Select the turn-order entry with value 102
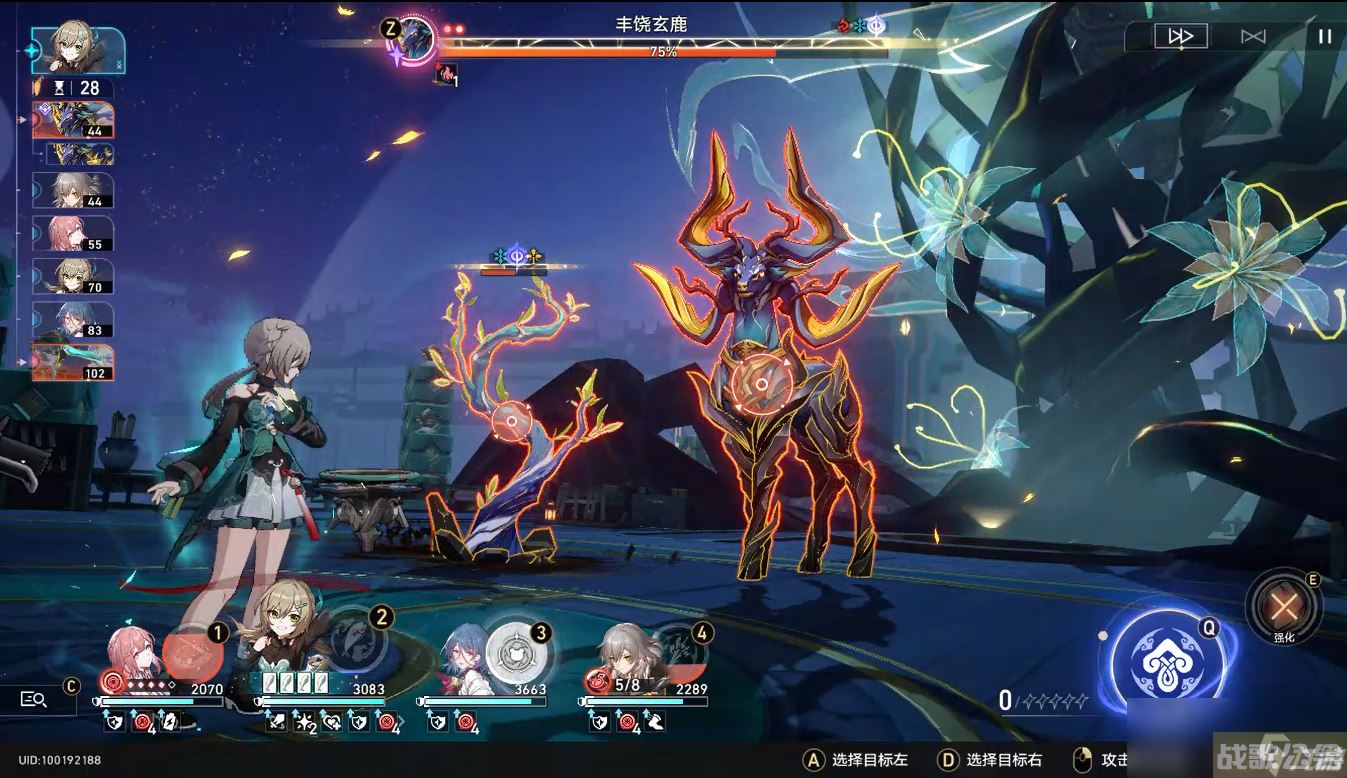This screenshot has height=778, width=1347. [73, 362]
